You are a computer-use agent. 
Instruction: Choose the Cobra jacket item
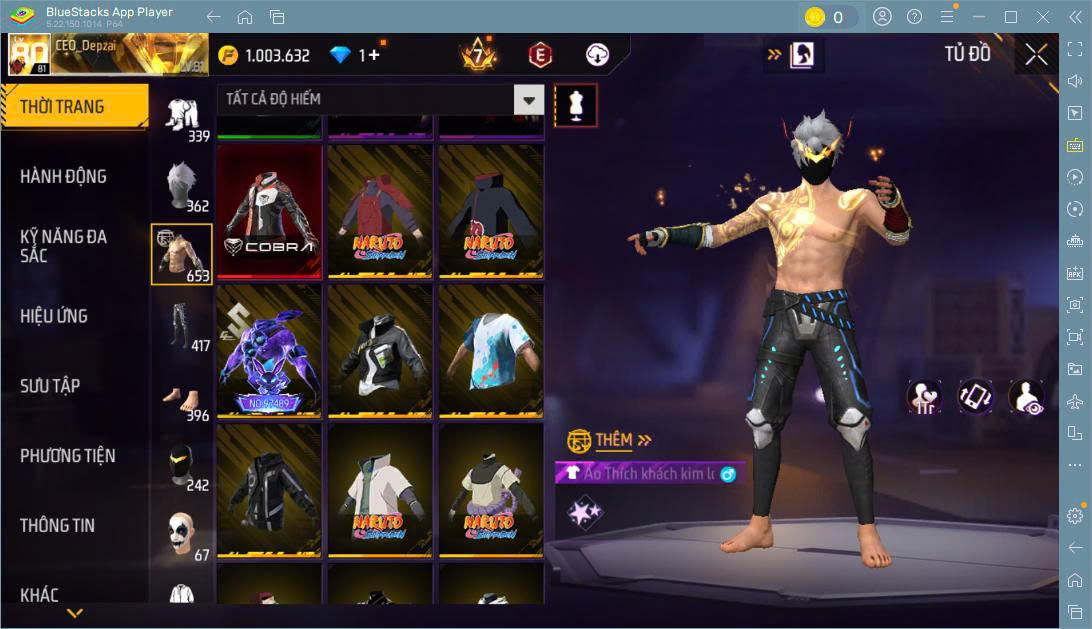(x=269, y=211)
